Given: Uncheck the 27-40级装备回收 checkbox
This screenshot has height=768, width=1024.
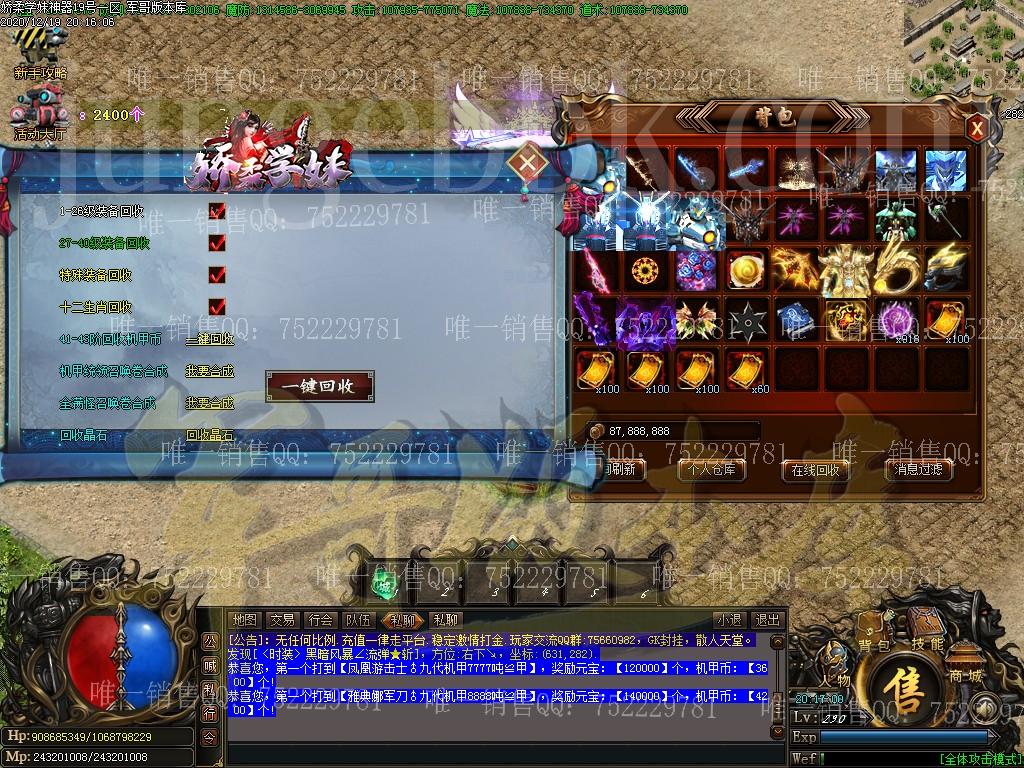Looking at the screenshot, I should [x=217, y=243].
